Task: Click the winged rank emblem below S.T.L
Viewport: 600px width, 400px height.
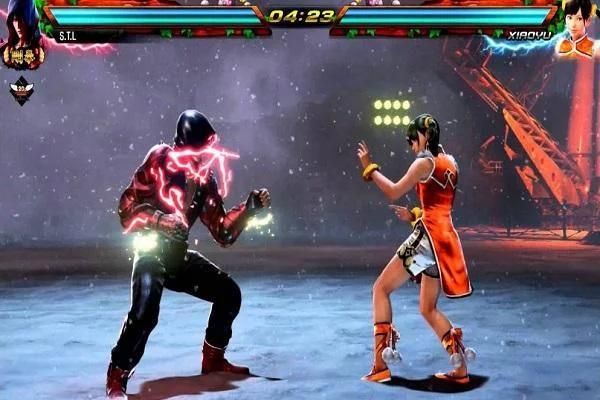Action: pos(21,91)
